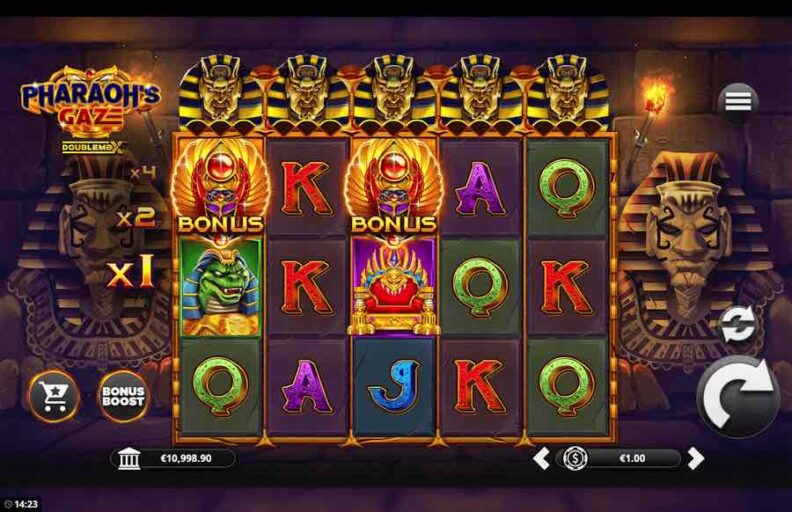Open the hamburger menu
Viewport: 792px width, 512px height.
pos(738,101)
